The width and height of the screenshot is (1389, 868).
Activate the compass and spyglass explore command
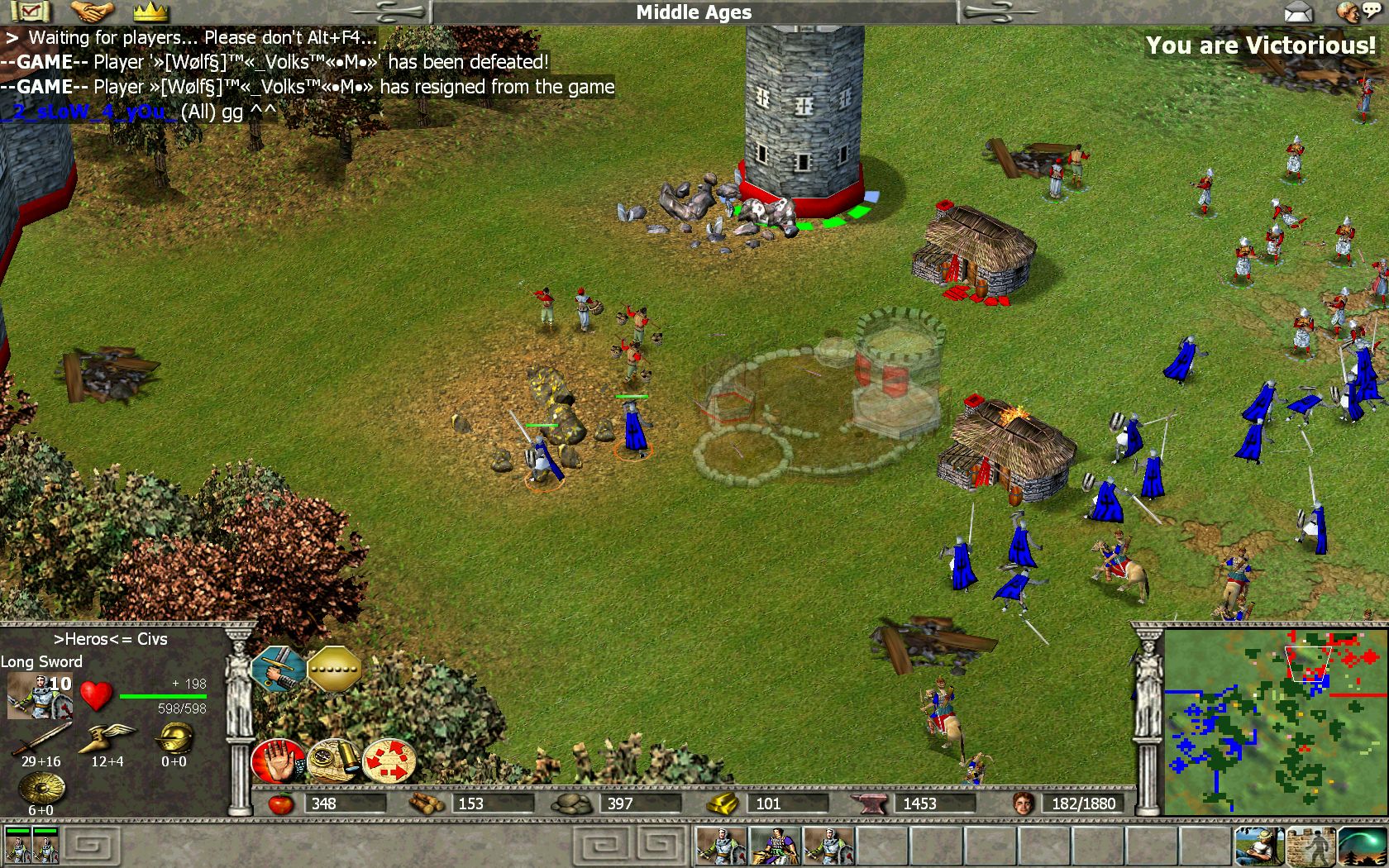333,761
